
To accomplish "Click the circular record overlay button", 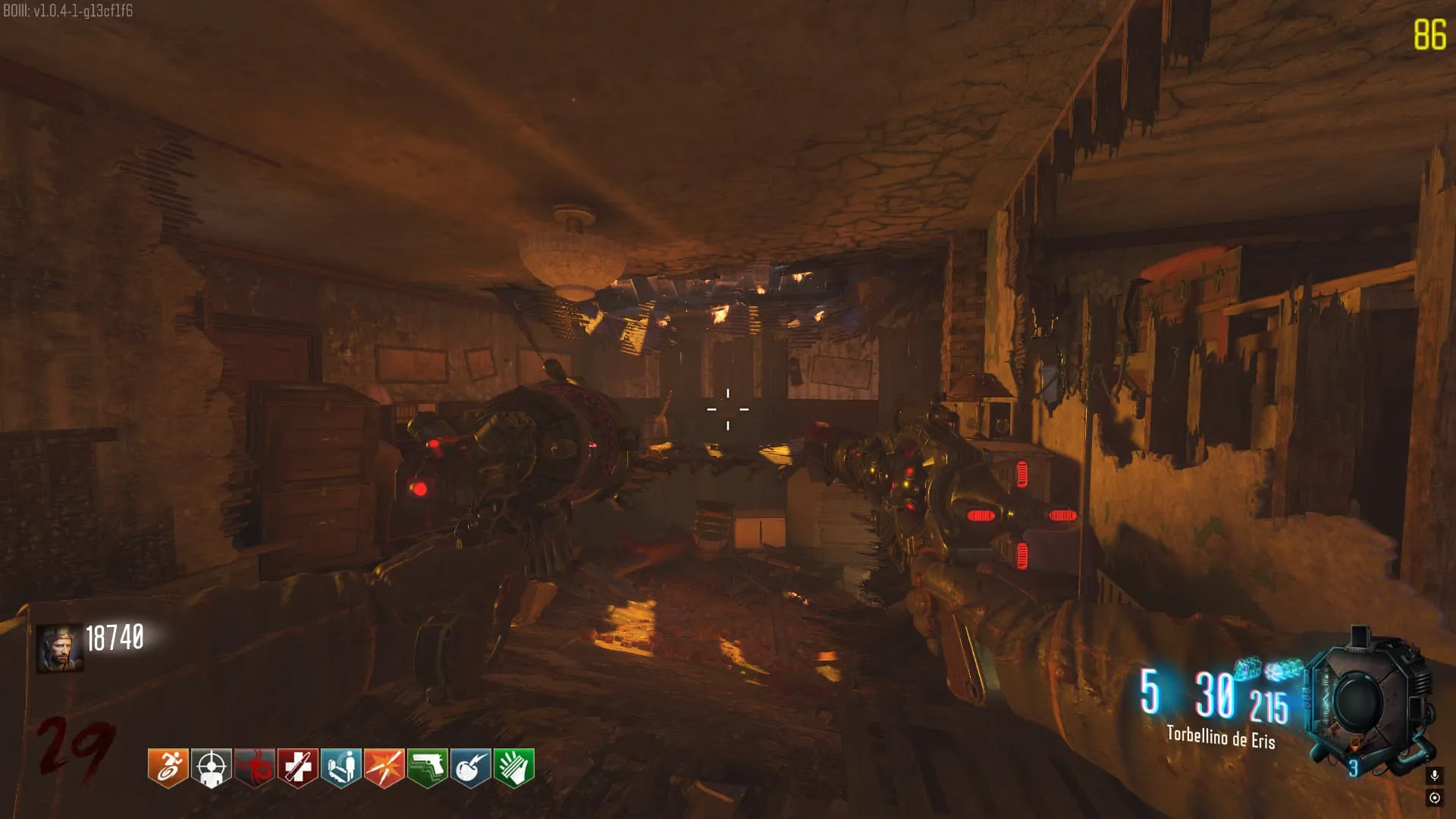I will [x=1434, y=798].
